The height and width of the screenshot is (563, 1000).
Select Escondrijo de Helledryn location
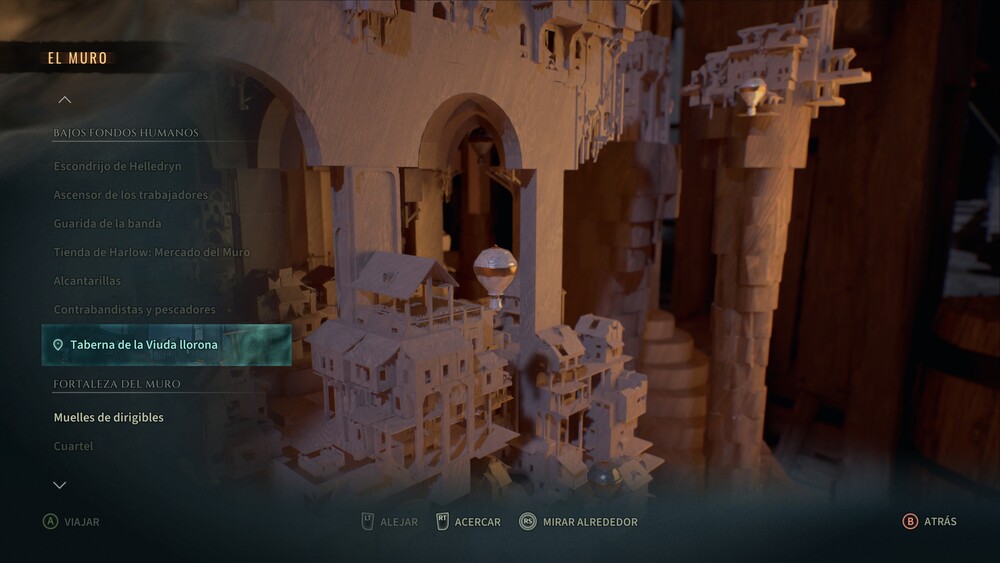pos(117,166)
